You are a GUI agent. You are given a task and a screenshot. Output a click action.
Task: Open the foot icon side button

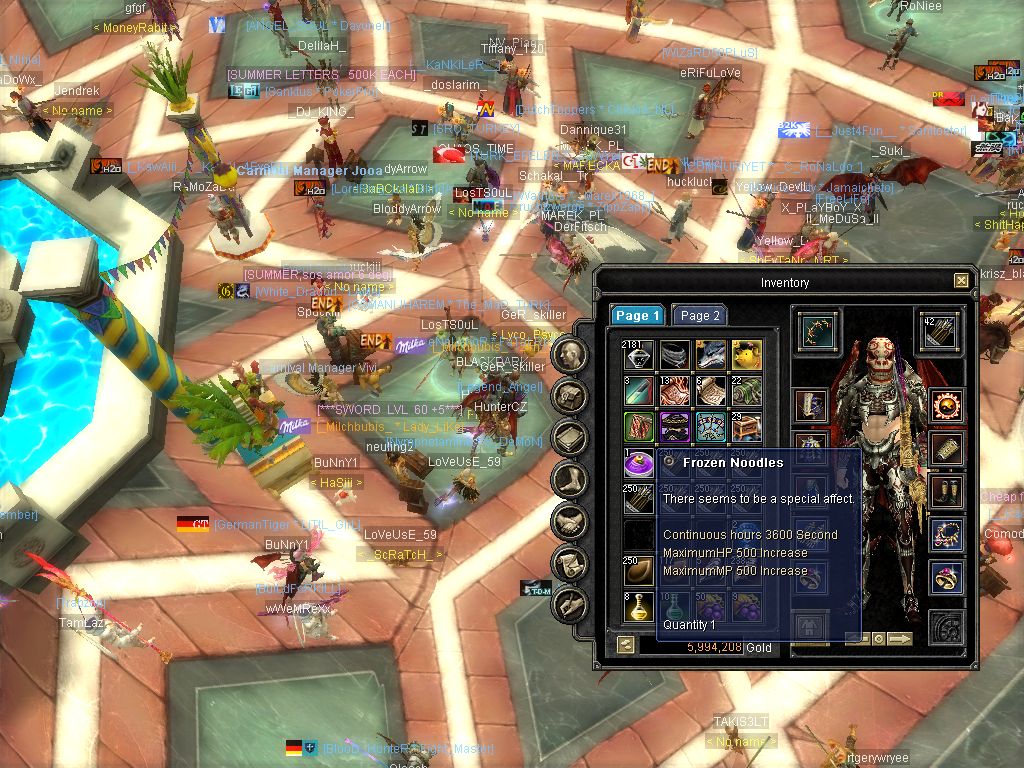click(x=570, y=479)
